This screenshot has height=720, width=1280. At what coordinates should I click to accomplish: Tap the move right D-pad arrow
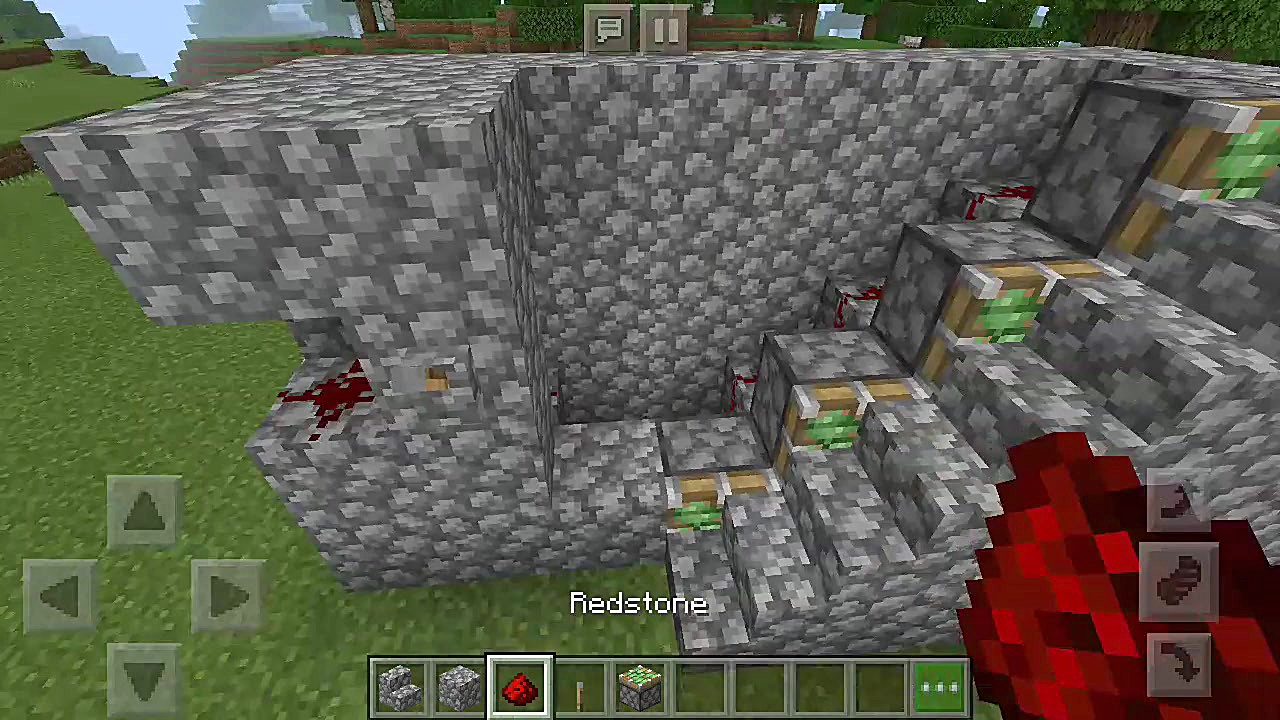tap(228, 597)
